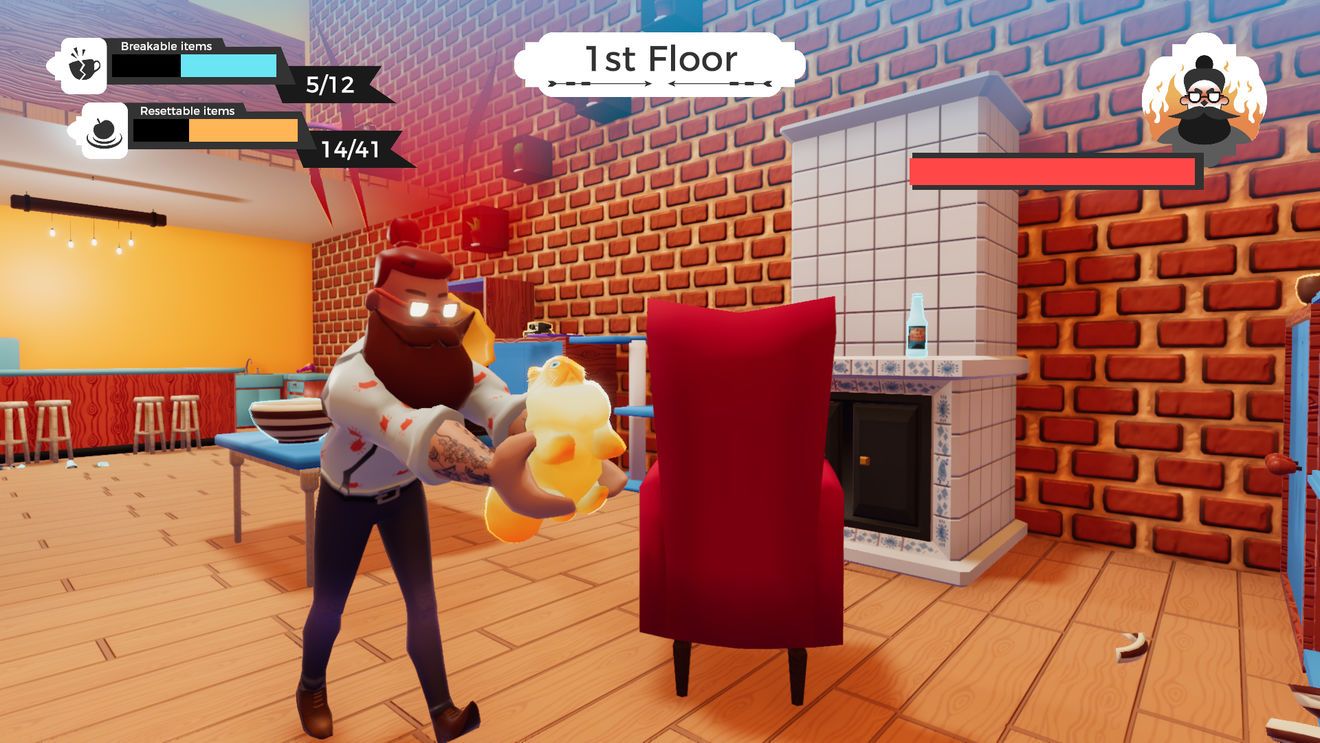Click the broken cup Breakable items icon
Viewport: 1320px width, 743px height.
click(x=84, y=66)
